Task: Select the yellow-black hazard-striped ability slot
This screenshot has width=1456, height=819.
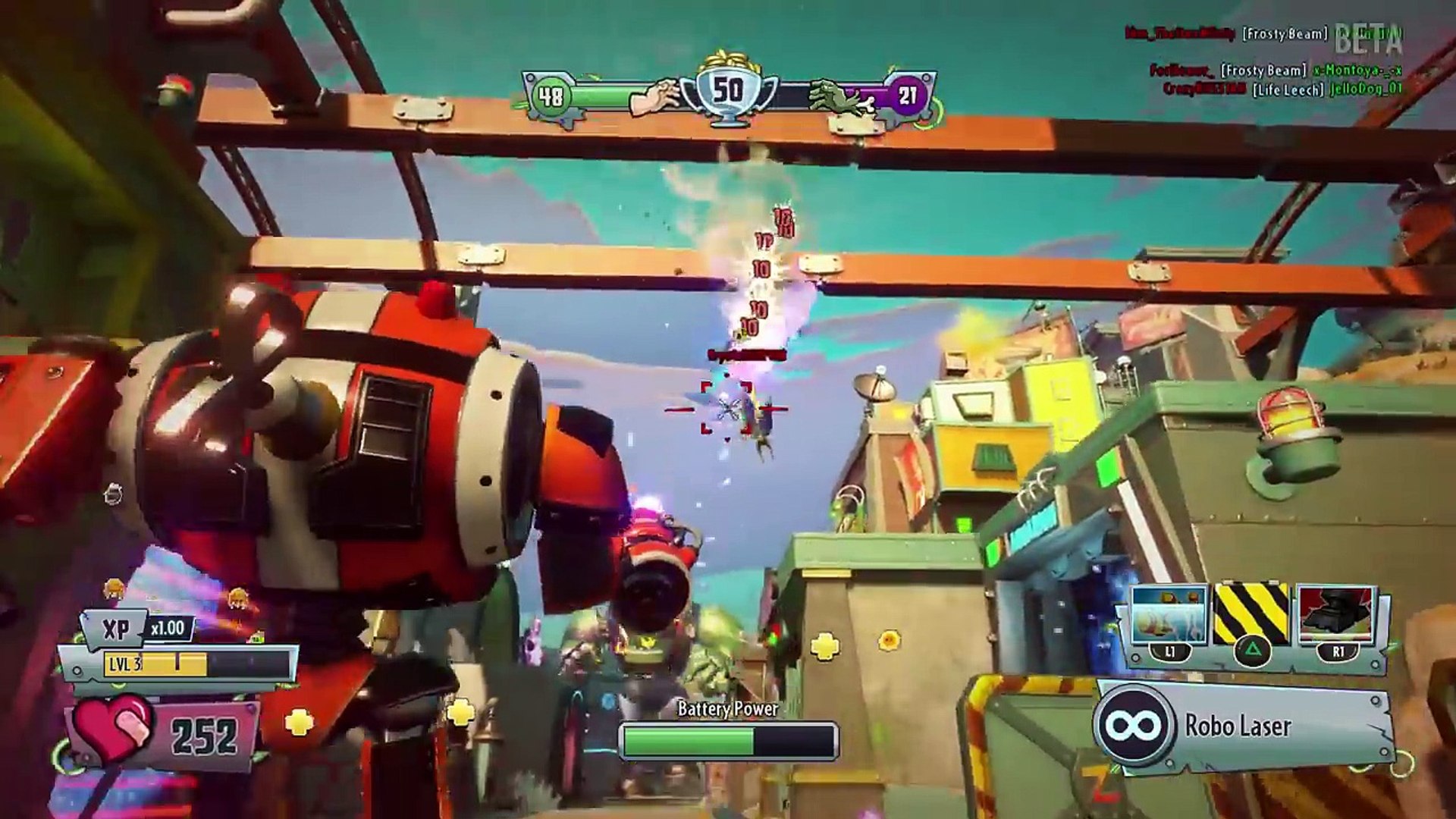Action: (1251, 614)
